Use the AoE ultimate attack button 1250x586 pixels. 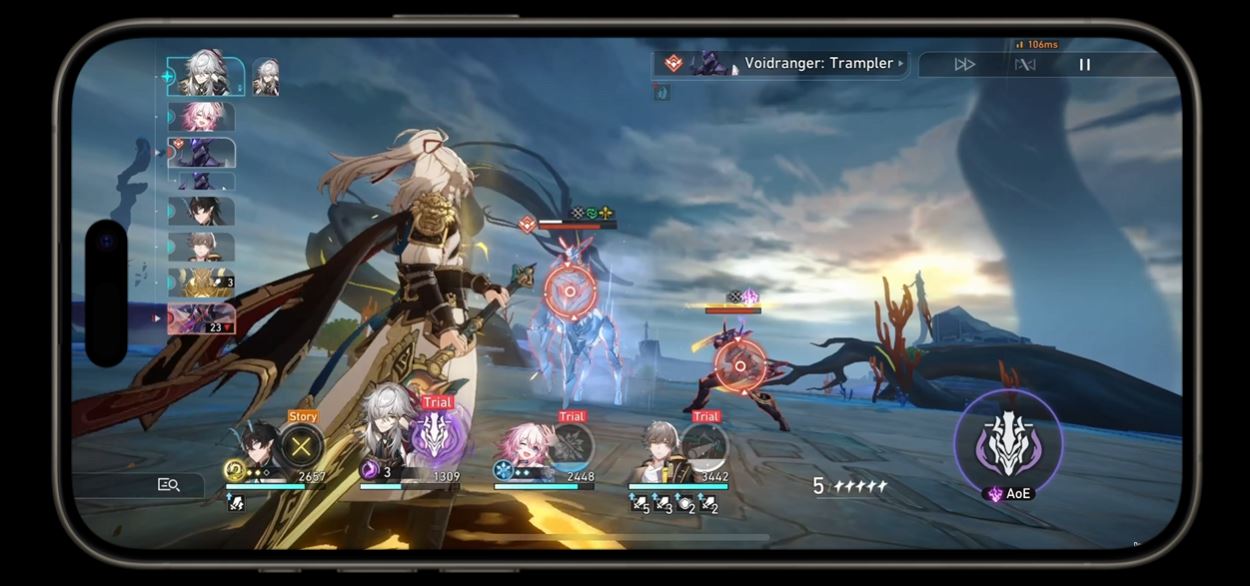(x=1007, y=445)
